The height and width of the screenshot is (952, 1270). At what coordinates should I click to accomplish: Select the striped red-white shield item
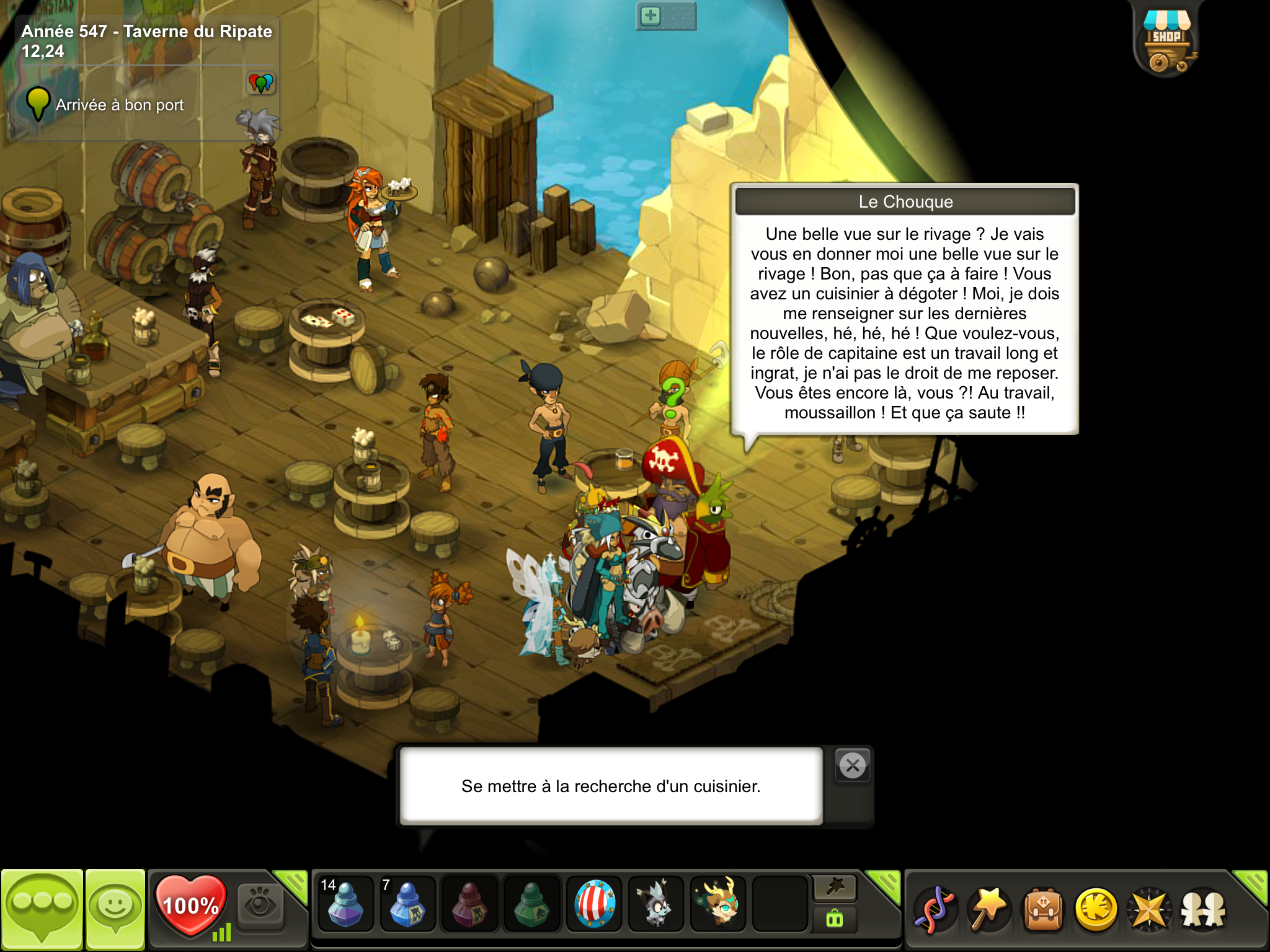594,905
